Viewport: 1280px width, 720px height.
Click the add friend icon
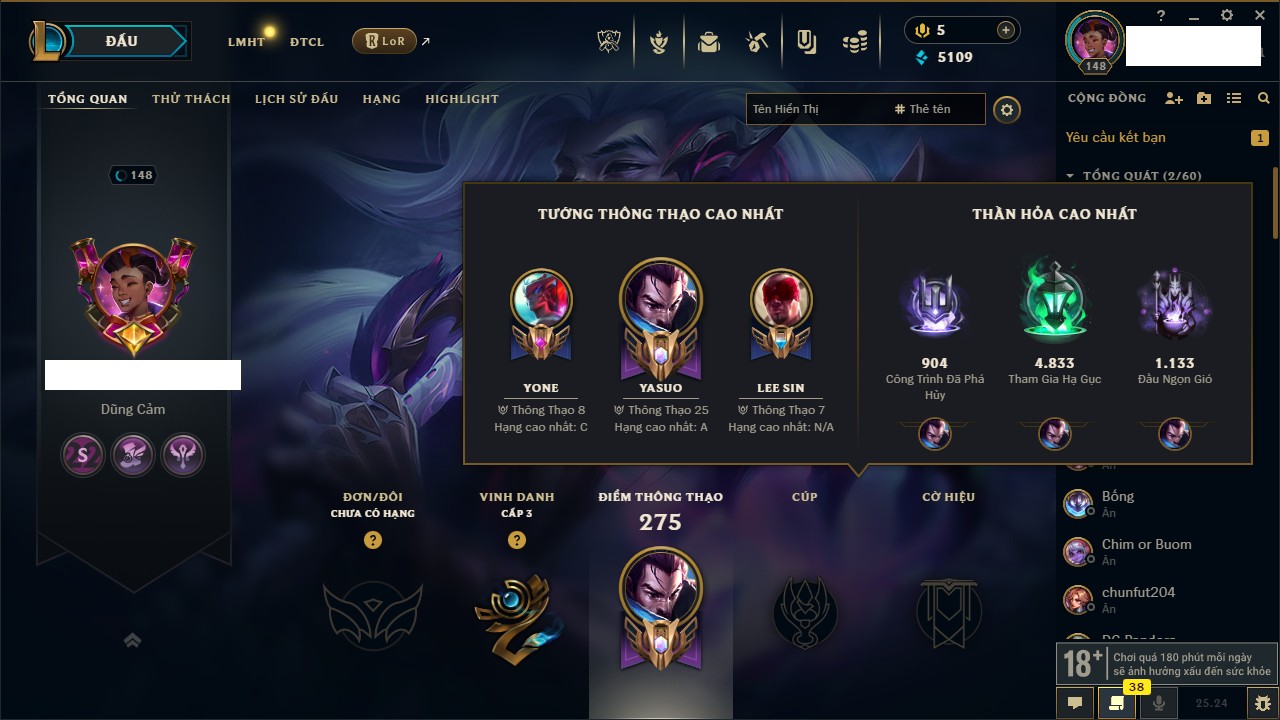click(1174, 98)
